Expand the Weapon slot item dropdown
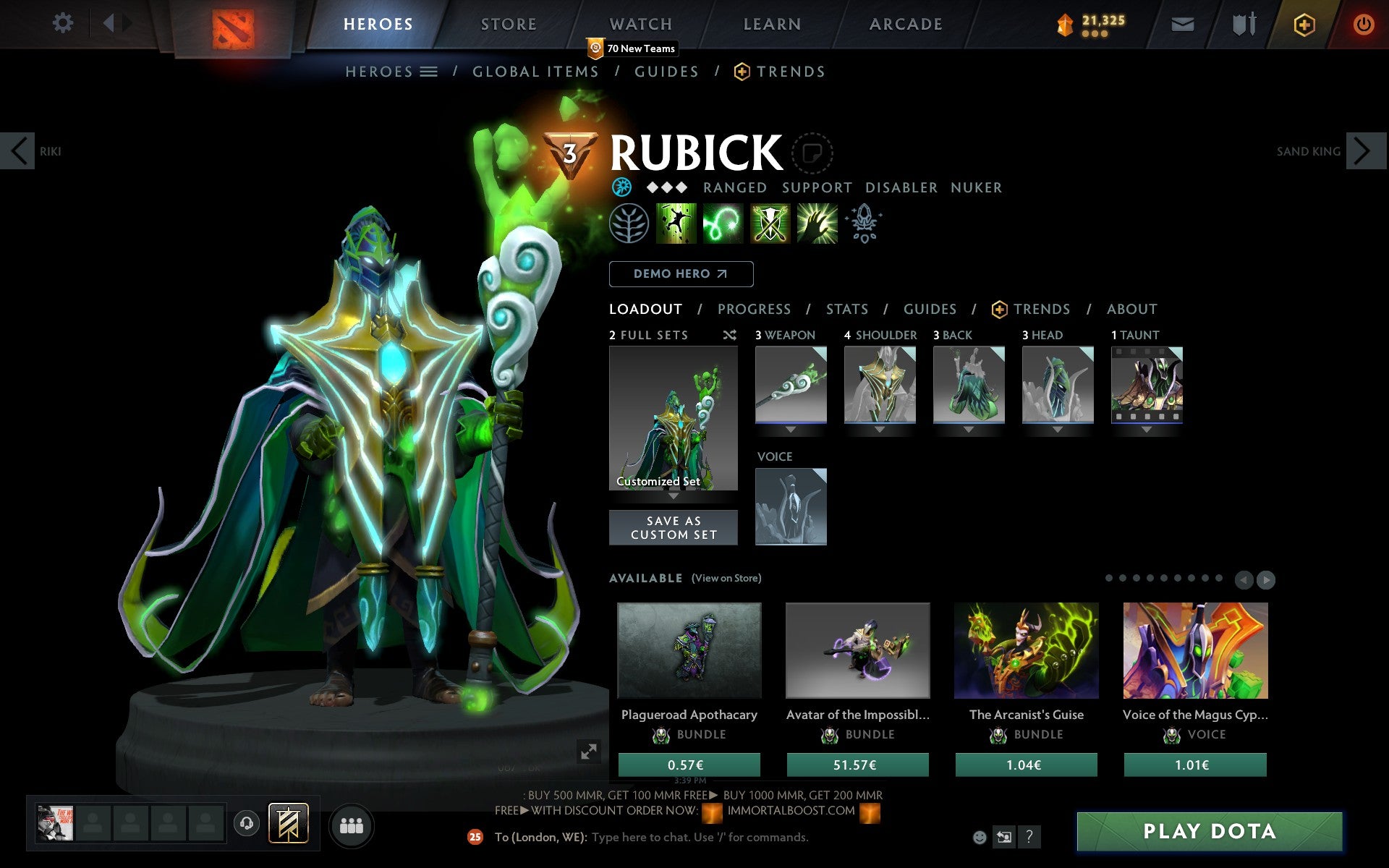Viewport: 1389px width, 868px height. click(x=791, y=428)
